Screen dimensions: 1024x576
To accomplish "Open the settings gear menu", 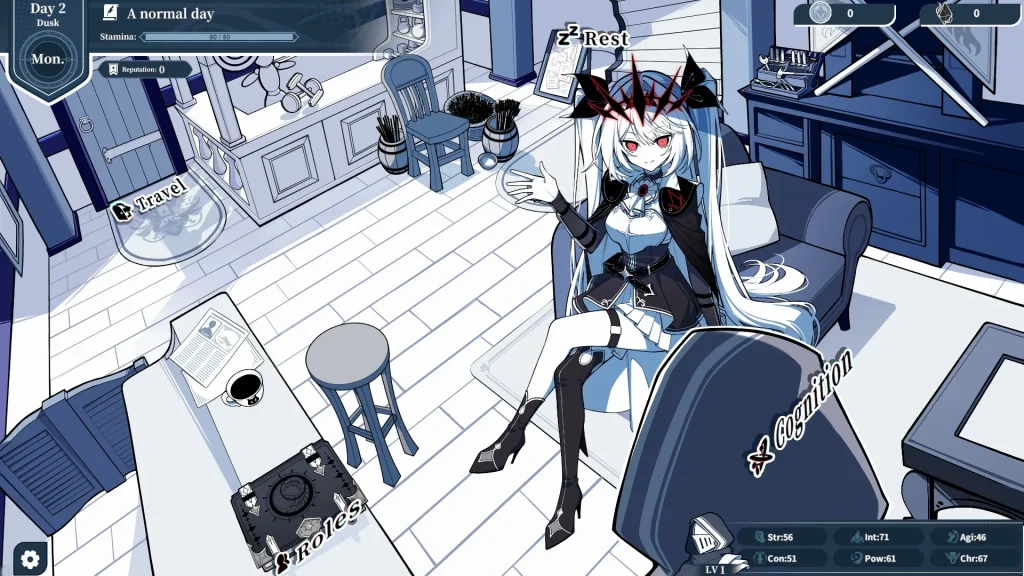I will click(30, 558).
